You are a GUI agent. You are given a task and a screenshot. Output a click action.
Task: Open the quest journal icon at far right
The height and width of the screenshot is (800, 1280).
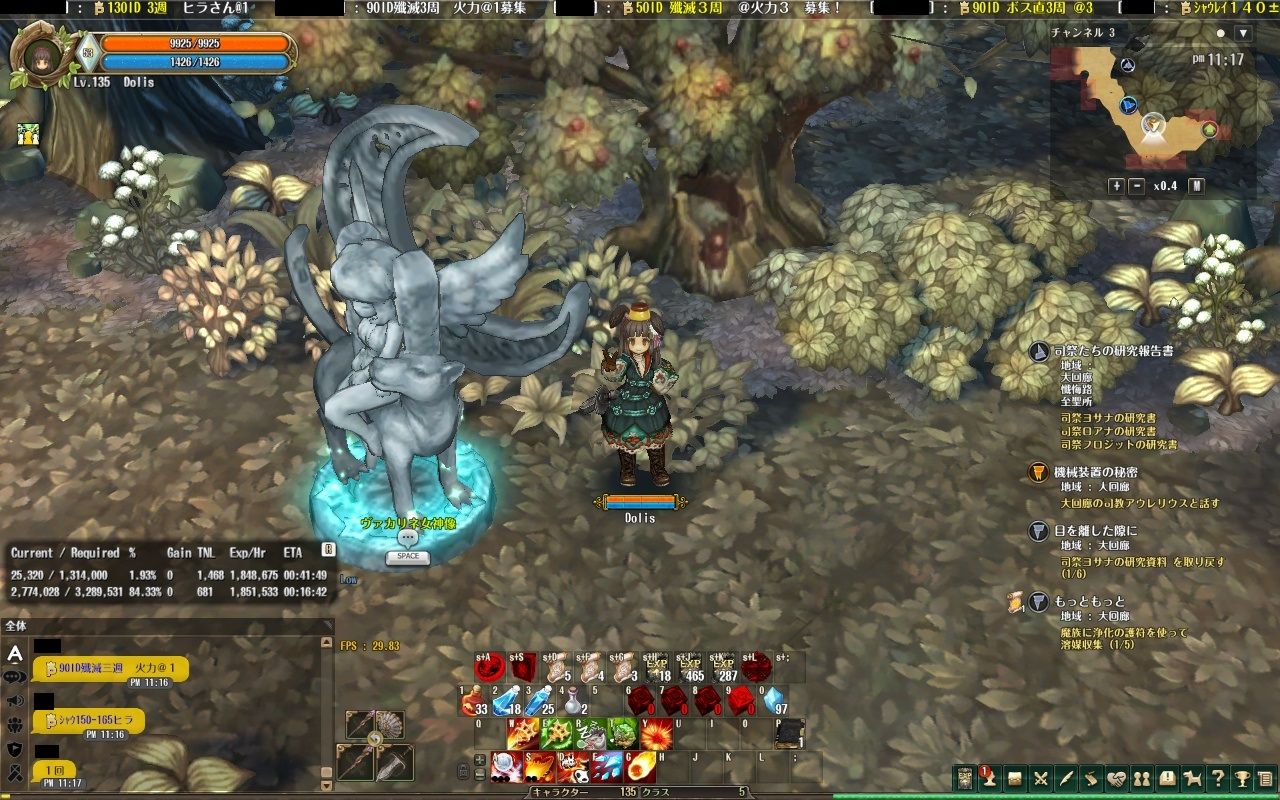tap(1264, 779)
